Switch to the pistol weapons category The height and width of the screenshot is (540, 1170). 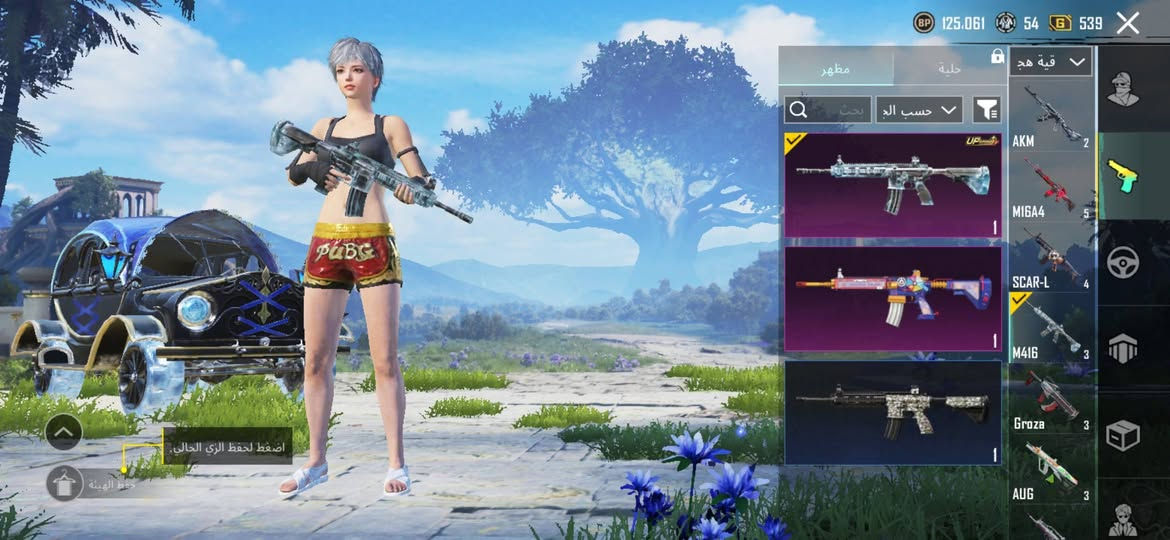tap(1123, 176)
